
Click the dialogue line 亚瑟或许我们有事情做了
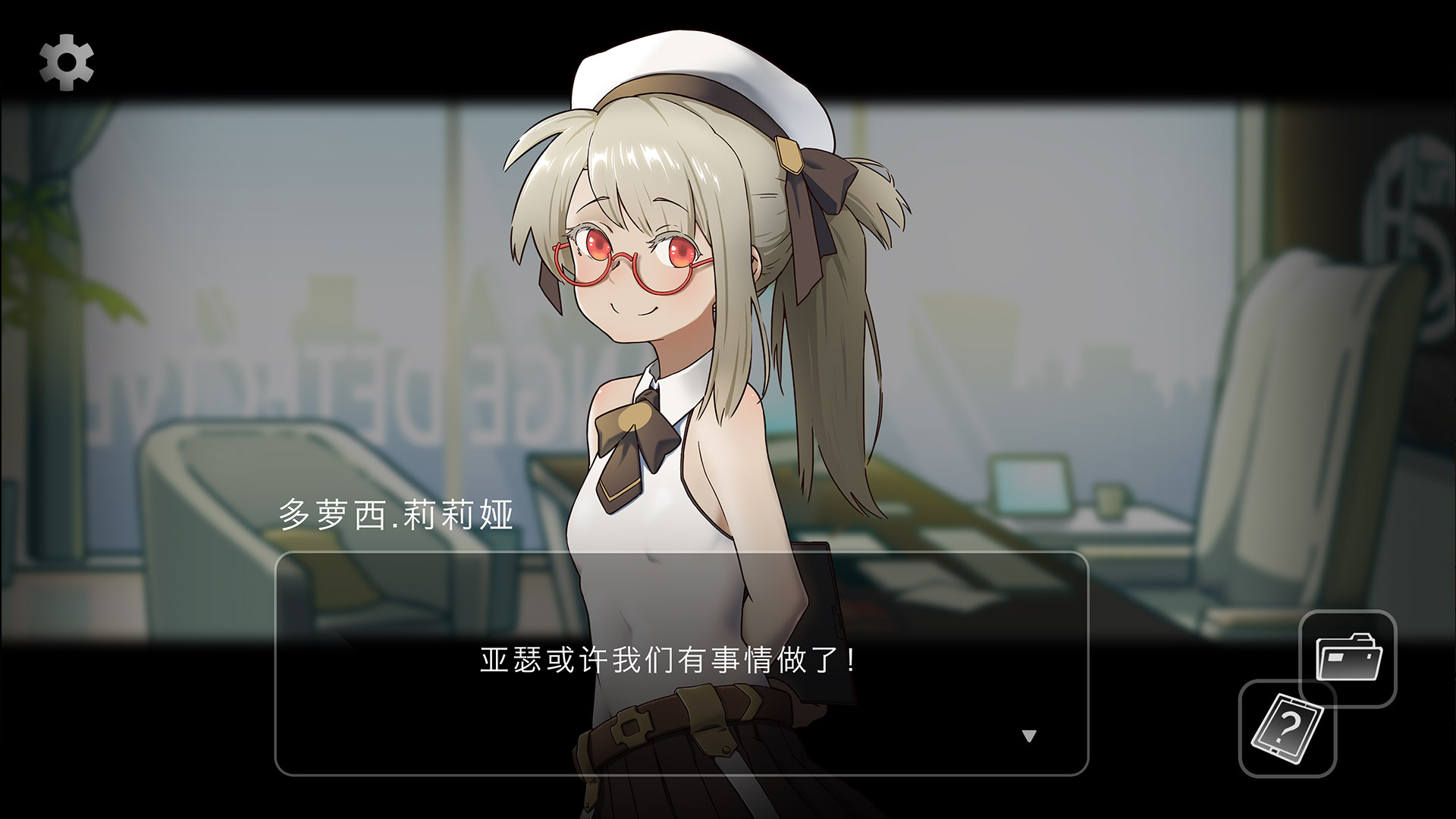[x=666, y=659]
